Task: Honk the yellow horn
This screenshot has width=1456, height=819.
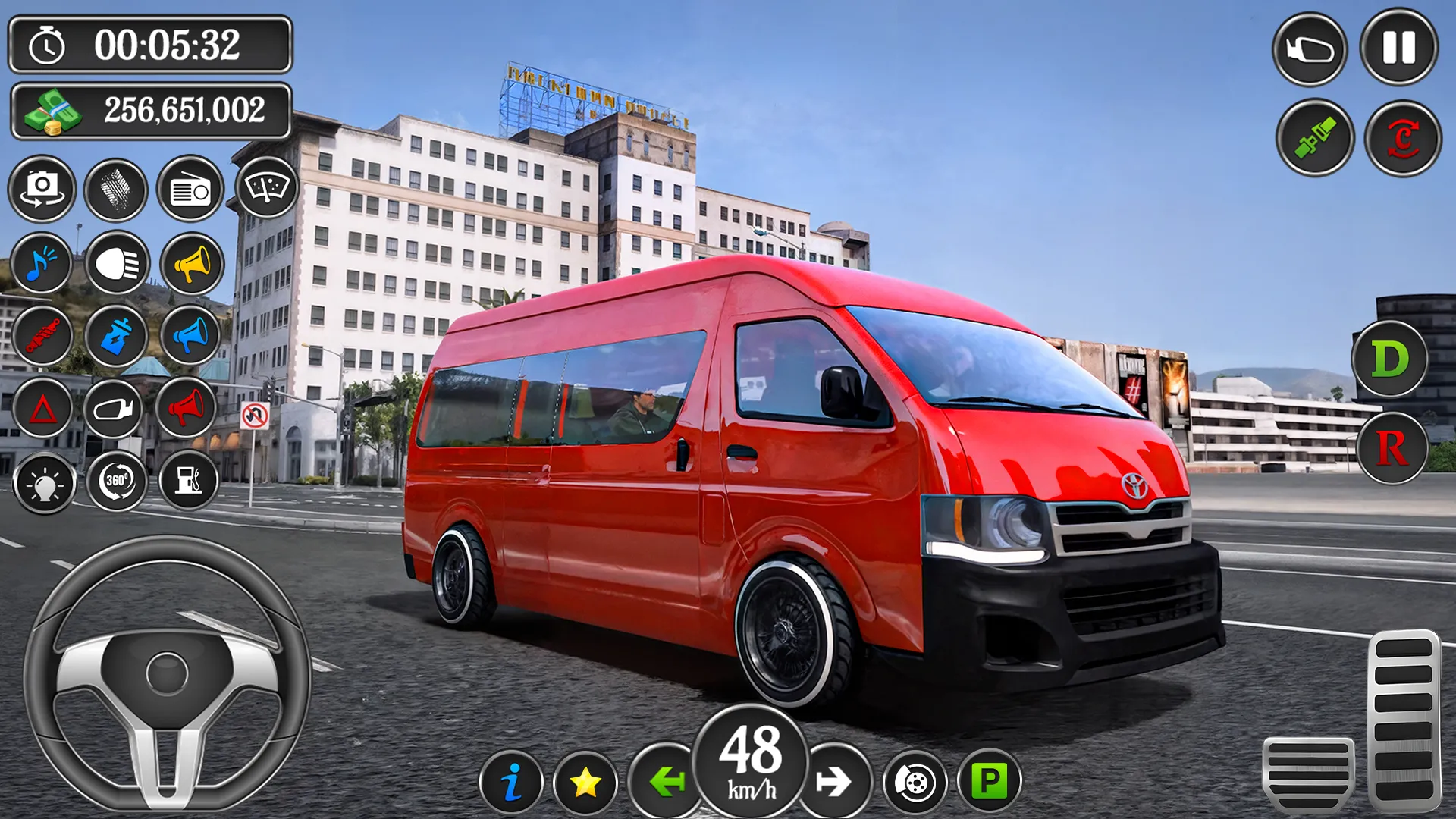Action: click(x=190, y=264)
